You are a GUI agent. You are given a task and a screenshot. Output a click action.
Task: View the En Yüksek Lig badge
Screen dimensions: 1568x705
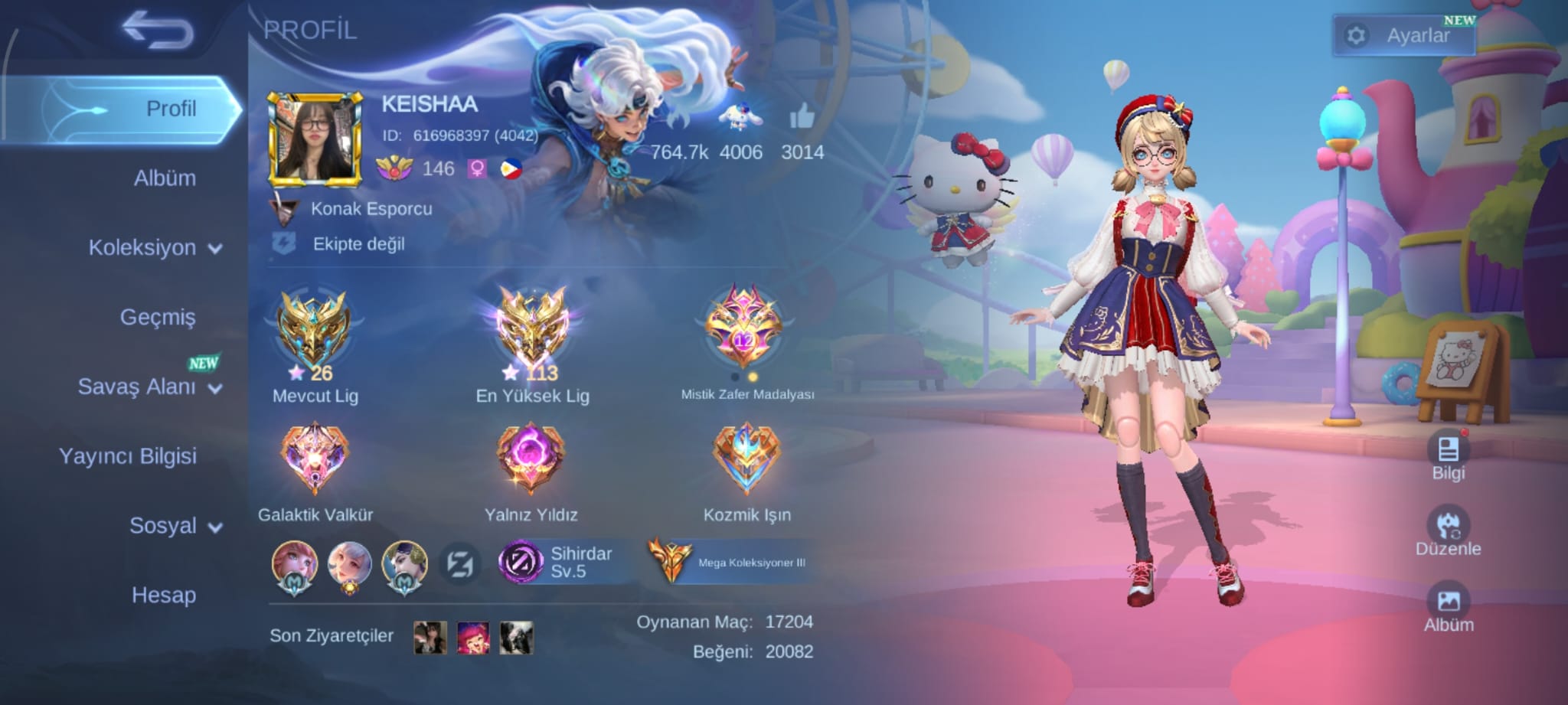coord(532,331)
